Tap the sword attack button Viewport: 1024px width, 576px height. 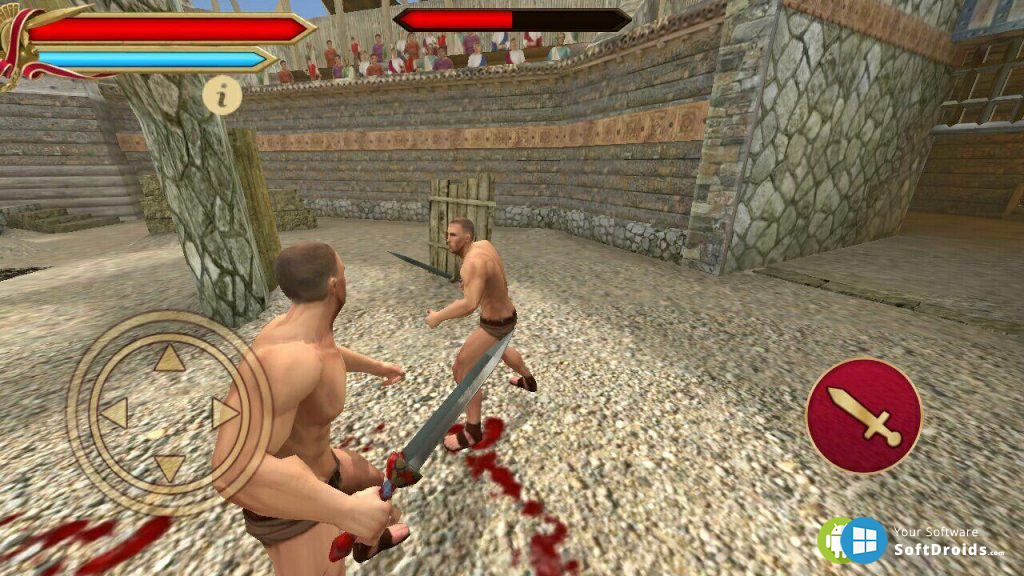tap(863, 415)
